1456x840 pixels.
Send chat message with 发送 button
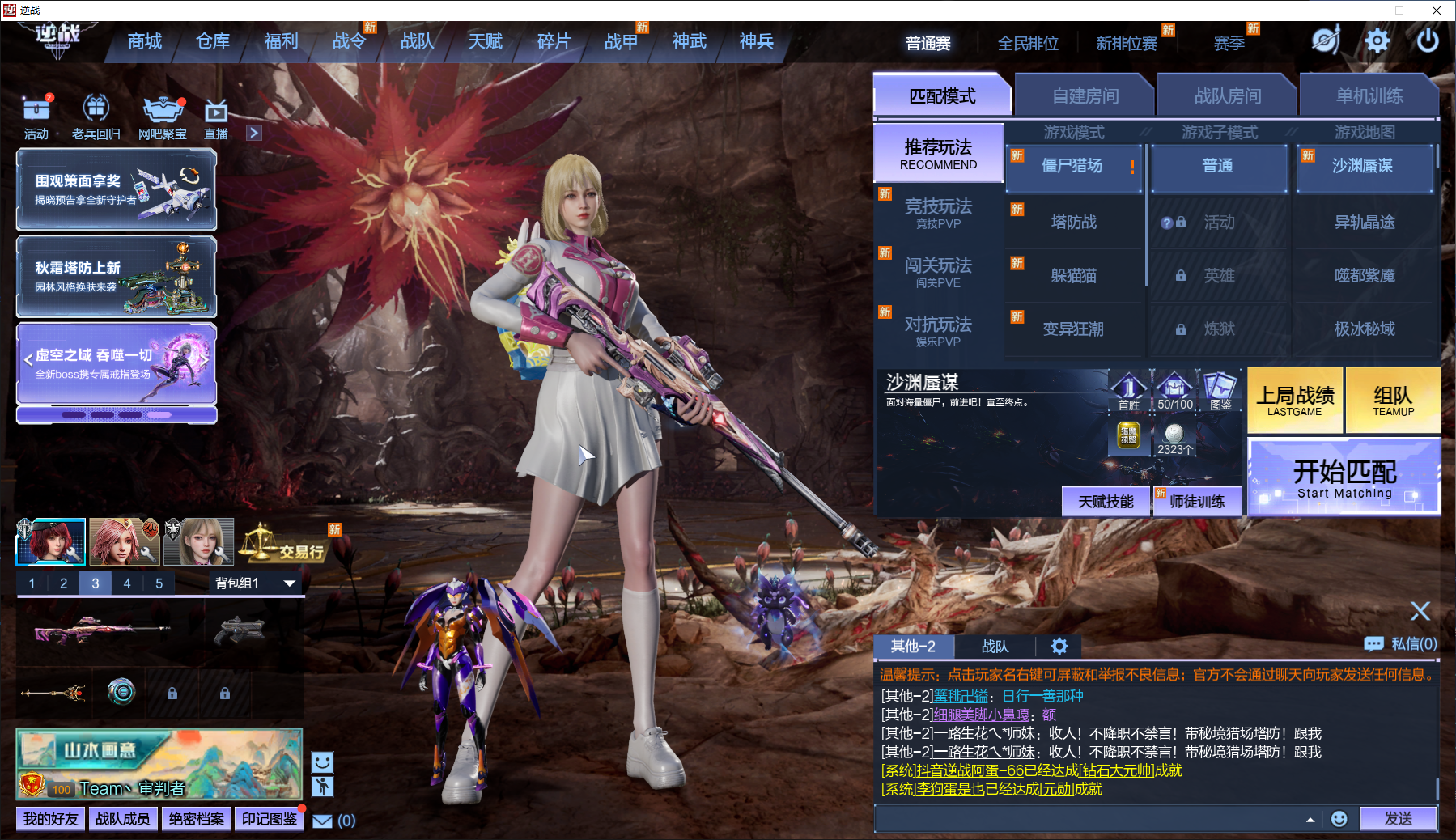tap(1398, 819)
